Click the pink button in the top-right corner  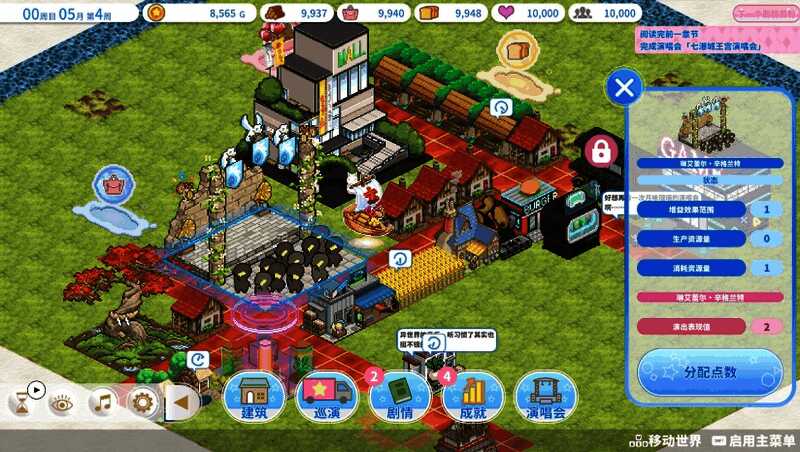(765, 13)
